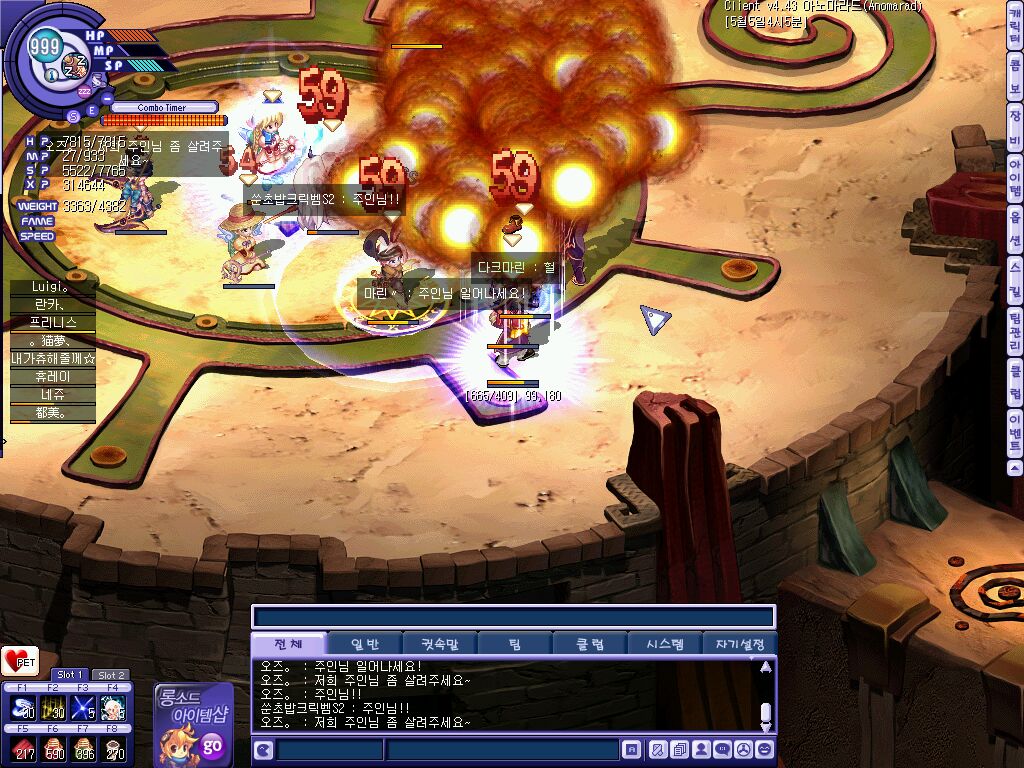Open the 자기설정 chat tab

coord(740,644)
